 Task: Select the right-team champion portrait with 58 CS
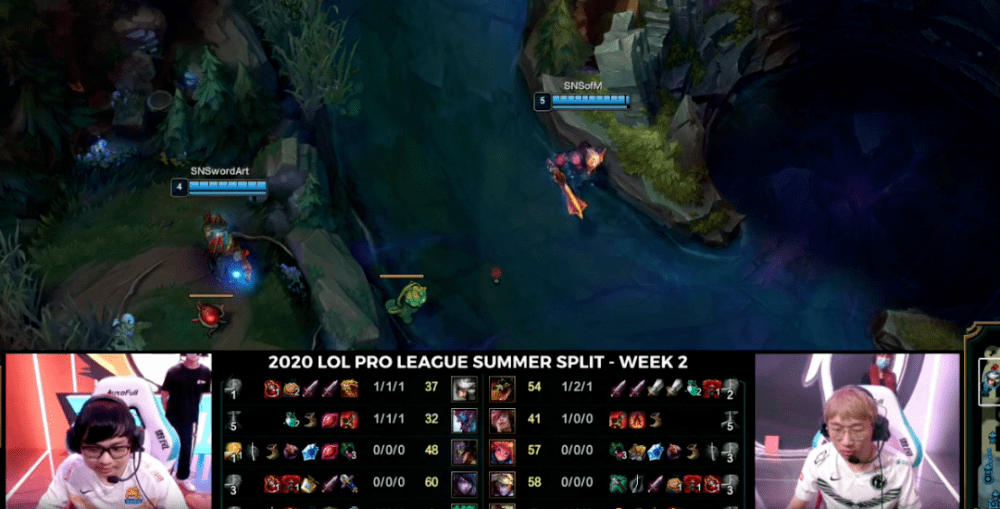point(502,484)
